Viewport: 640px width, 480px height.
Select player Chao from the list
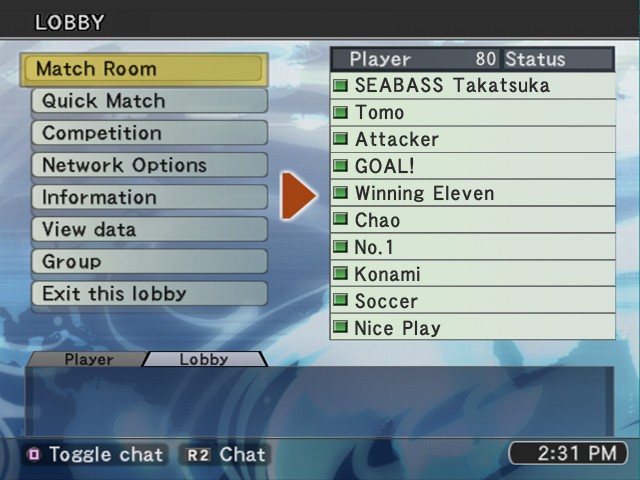point(472,221)
